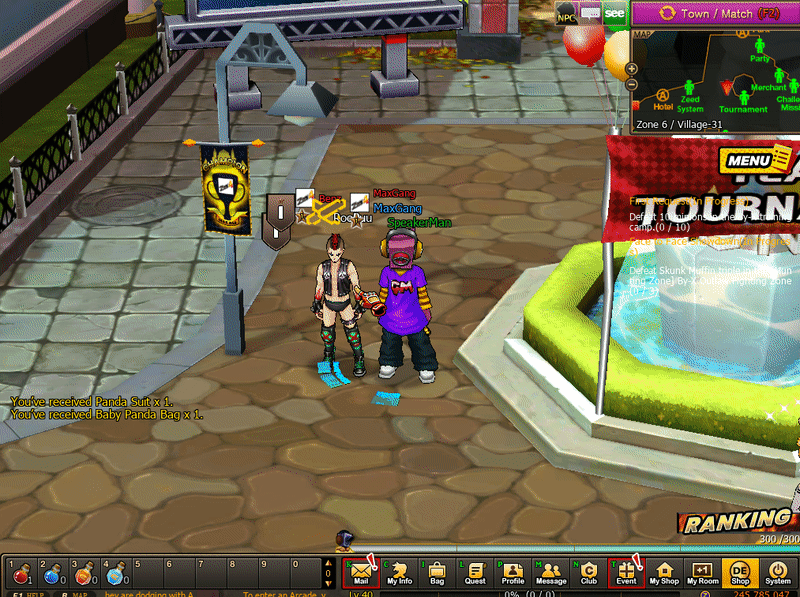Visit My Shop

tap(664, 573)
